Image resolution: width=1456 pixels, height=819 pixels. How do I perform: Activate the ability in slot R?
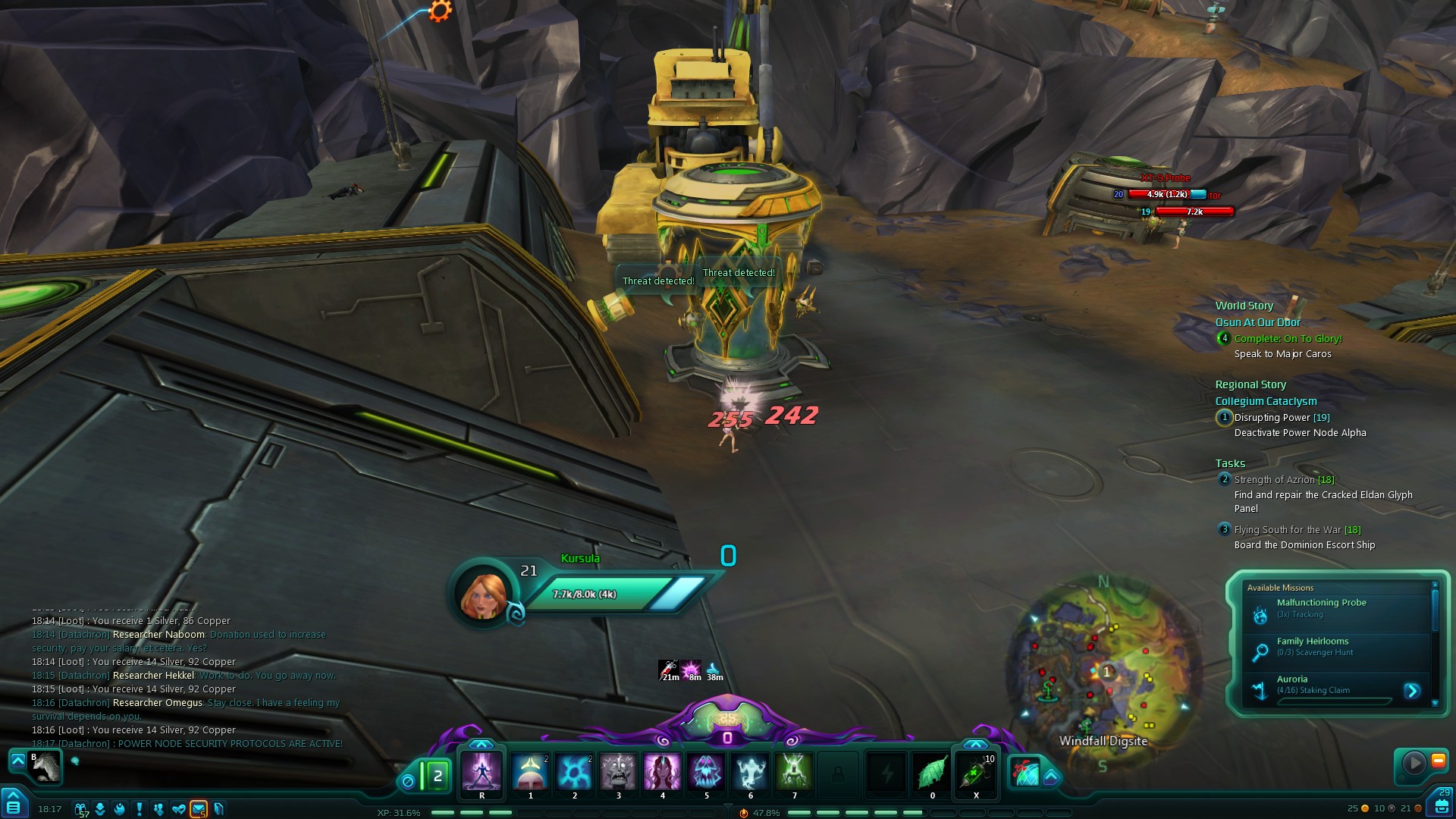482,772
